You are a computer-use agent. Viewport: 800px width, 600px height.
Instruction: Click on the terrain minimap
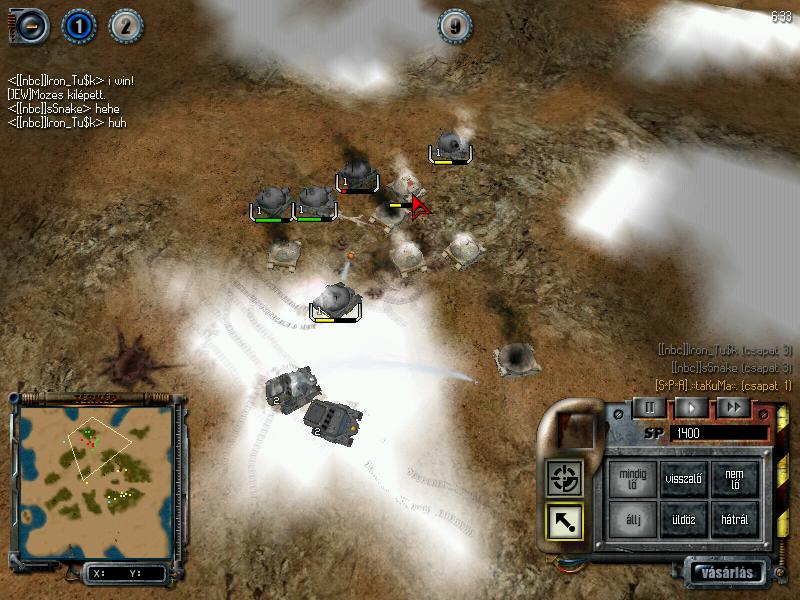tap(96, 473)
